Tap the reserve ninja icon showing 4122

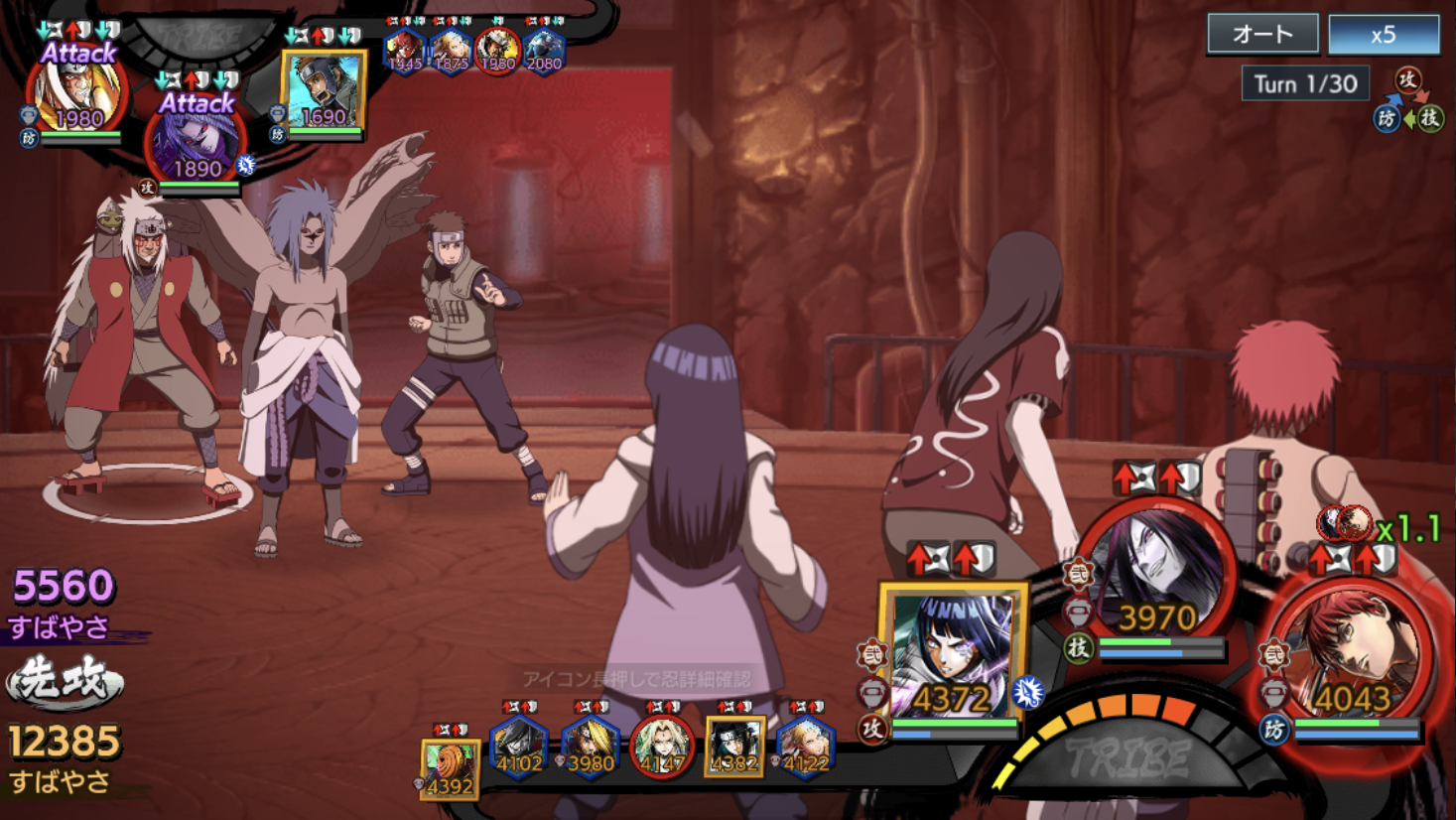805,747
